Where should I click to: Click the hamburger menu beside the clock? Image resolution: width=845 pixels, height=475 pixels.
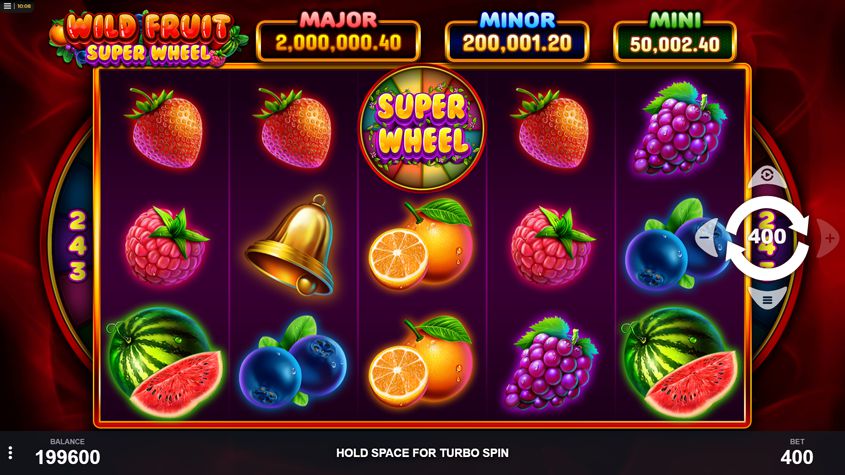[8, 6]
